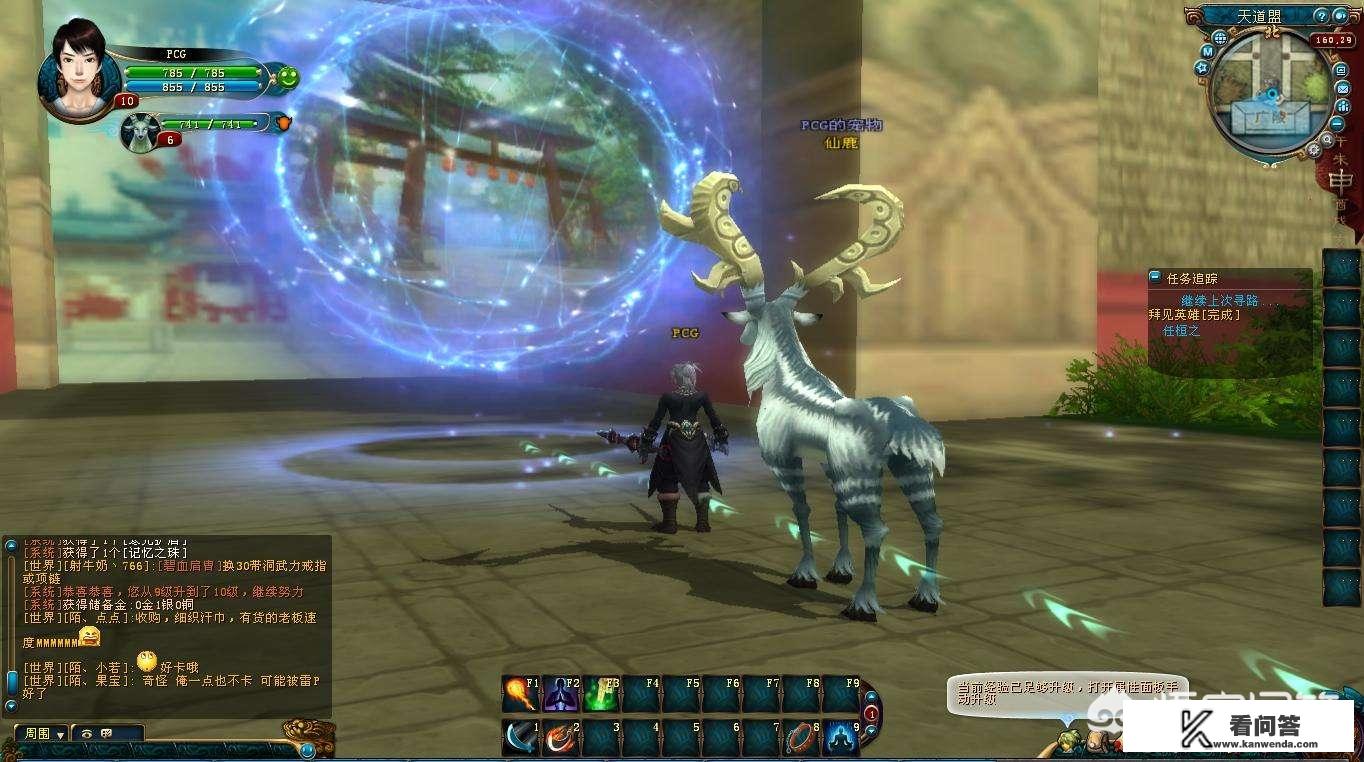Click the 任桓之 quest target name
Screen dimensions: 1364x762
[1180, 330]
